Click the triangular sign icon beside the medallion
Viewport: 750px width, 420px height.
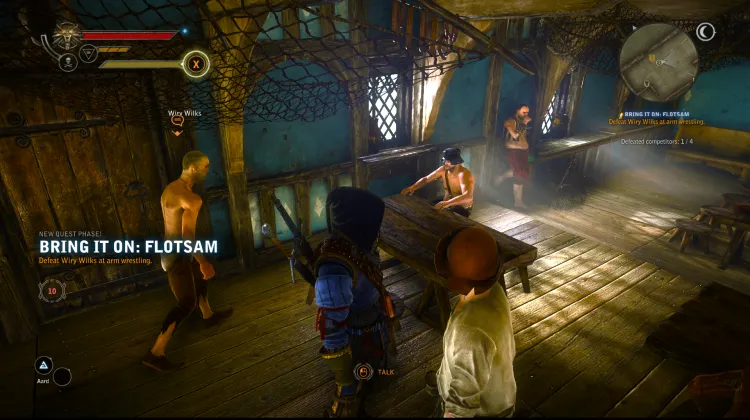(88, 54)
